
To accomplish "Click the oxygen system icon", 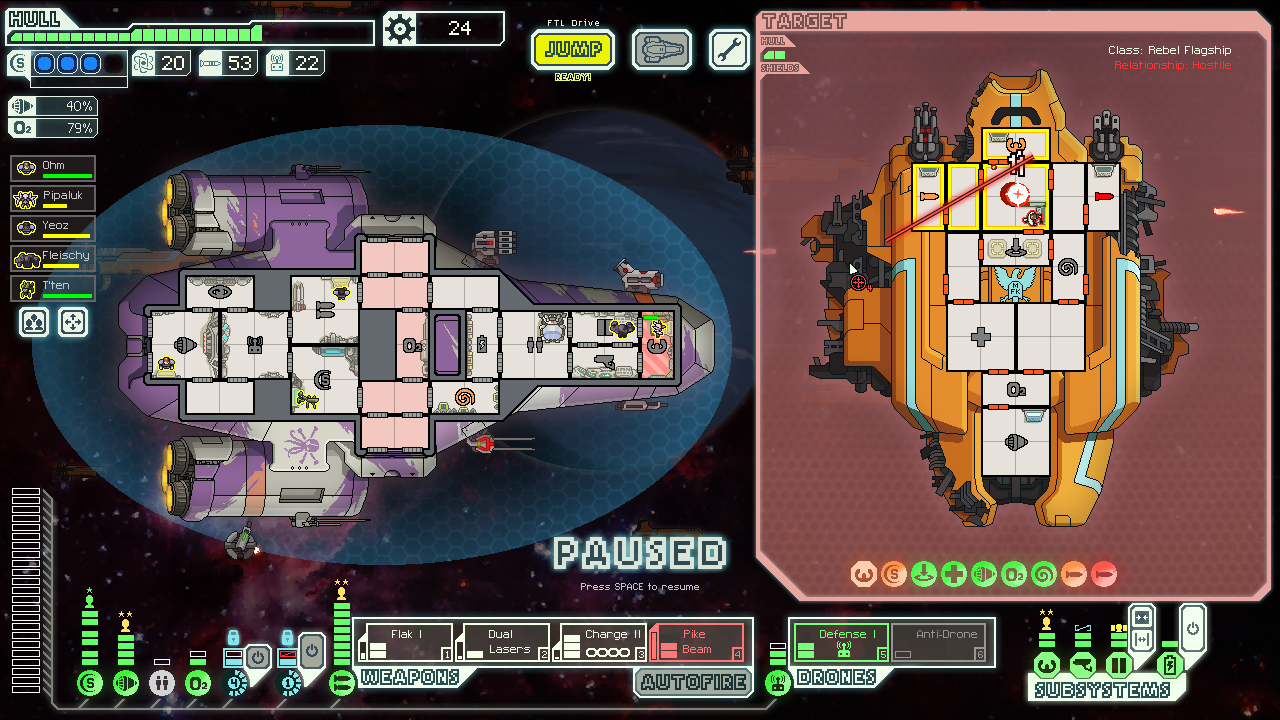I will (x=198, y=684).
